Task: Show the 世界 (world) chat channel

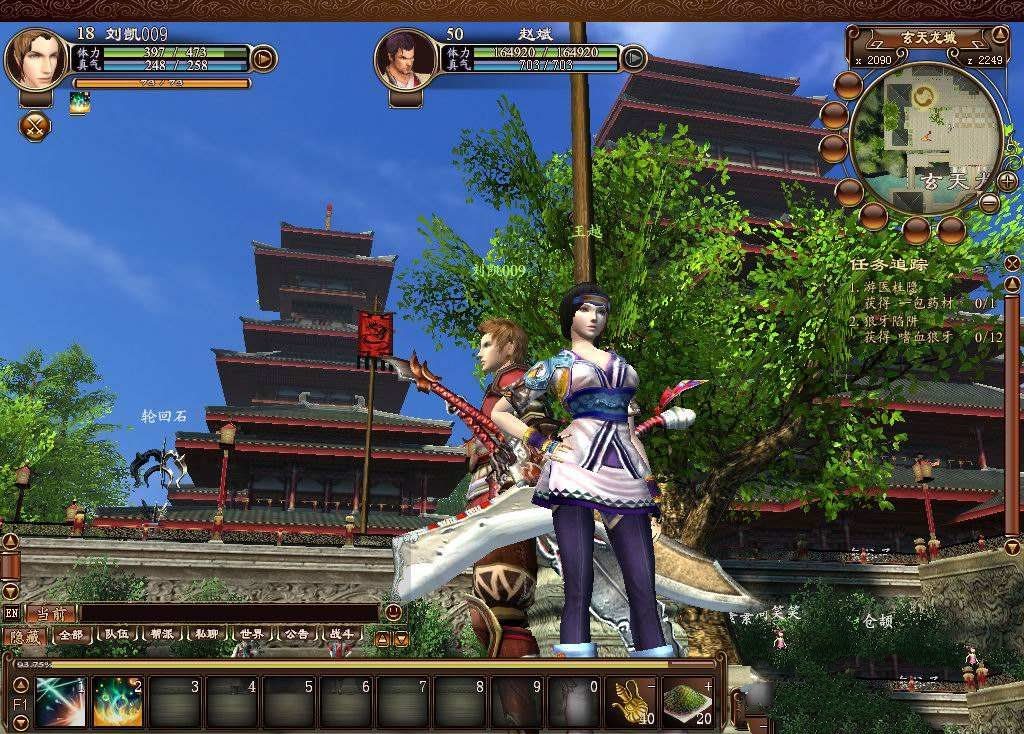Action: [251, 635]
